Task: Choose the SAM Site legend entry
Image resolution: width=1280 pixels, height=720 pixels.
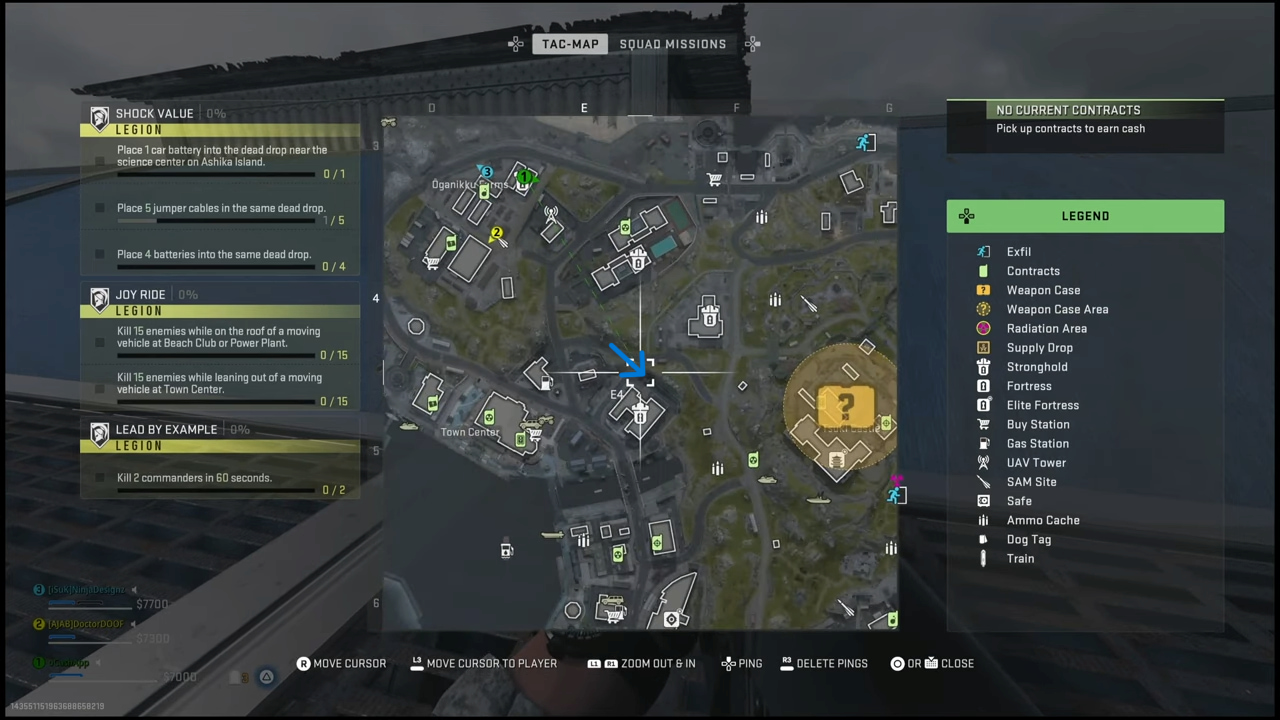Action: (x=1031, y=482)
